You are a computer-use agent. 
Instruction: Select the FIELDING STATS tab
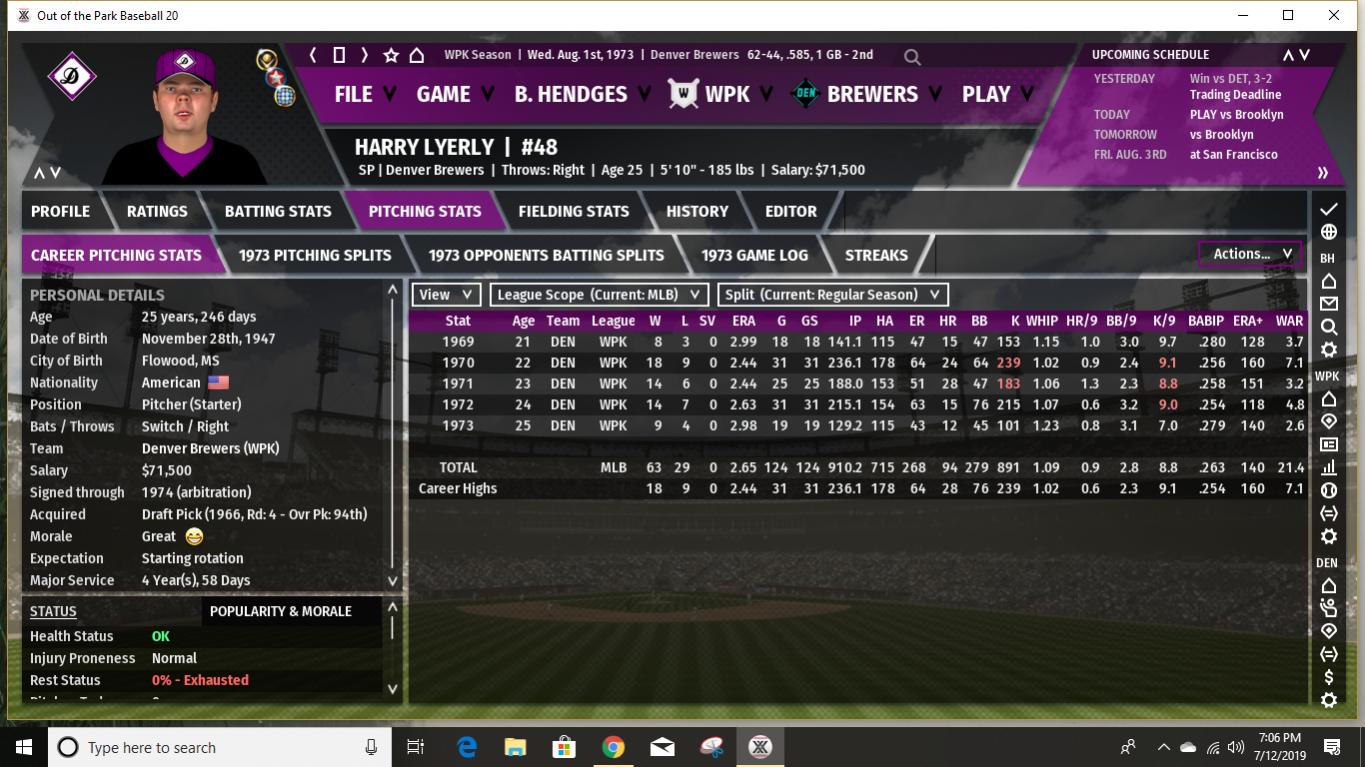(573, 211)
